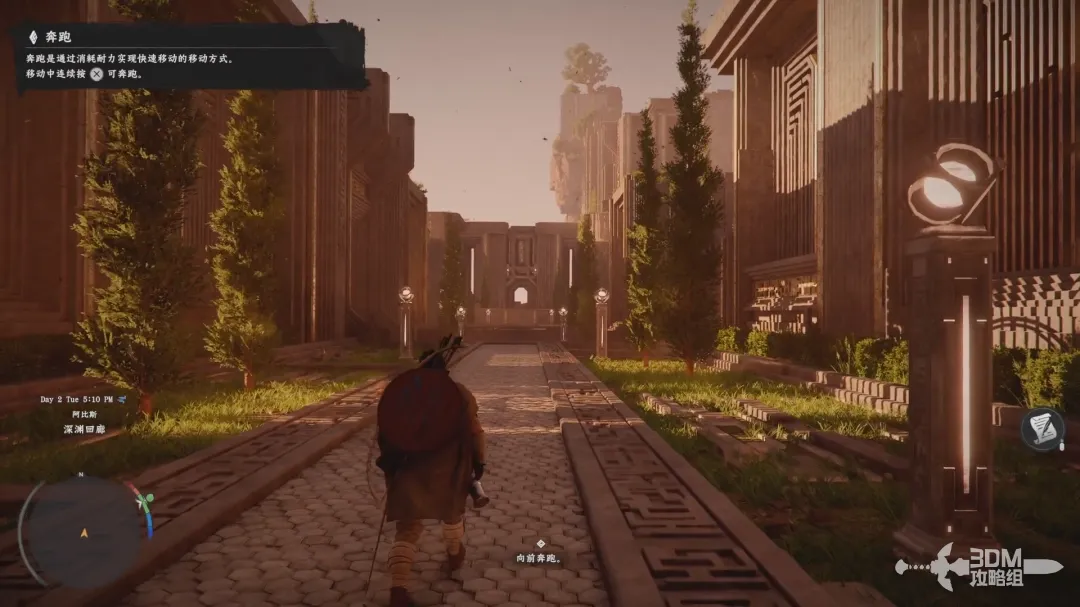Viewport: 1080px width, 607px height.
Task: Click the circular minimap
Action: pyautogui.click(x=82, y=528)
